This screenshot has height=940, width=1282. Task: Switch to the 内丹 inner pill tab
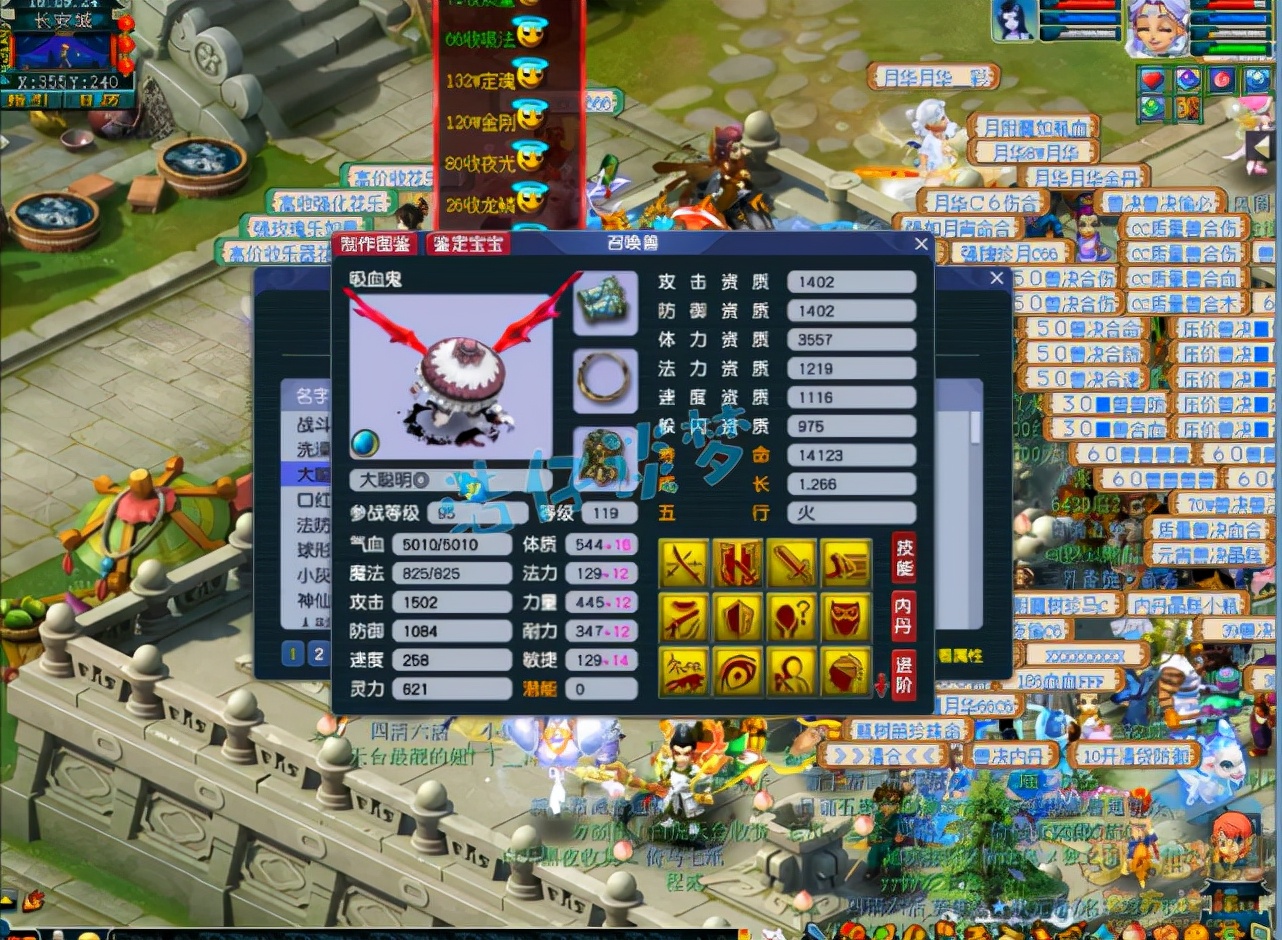903,616
